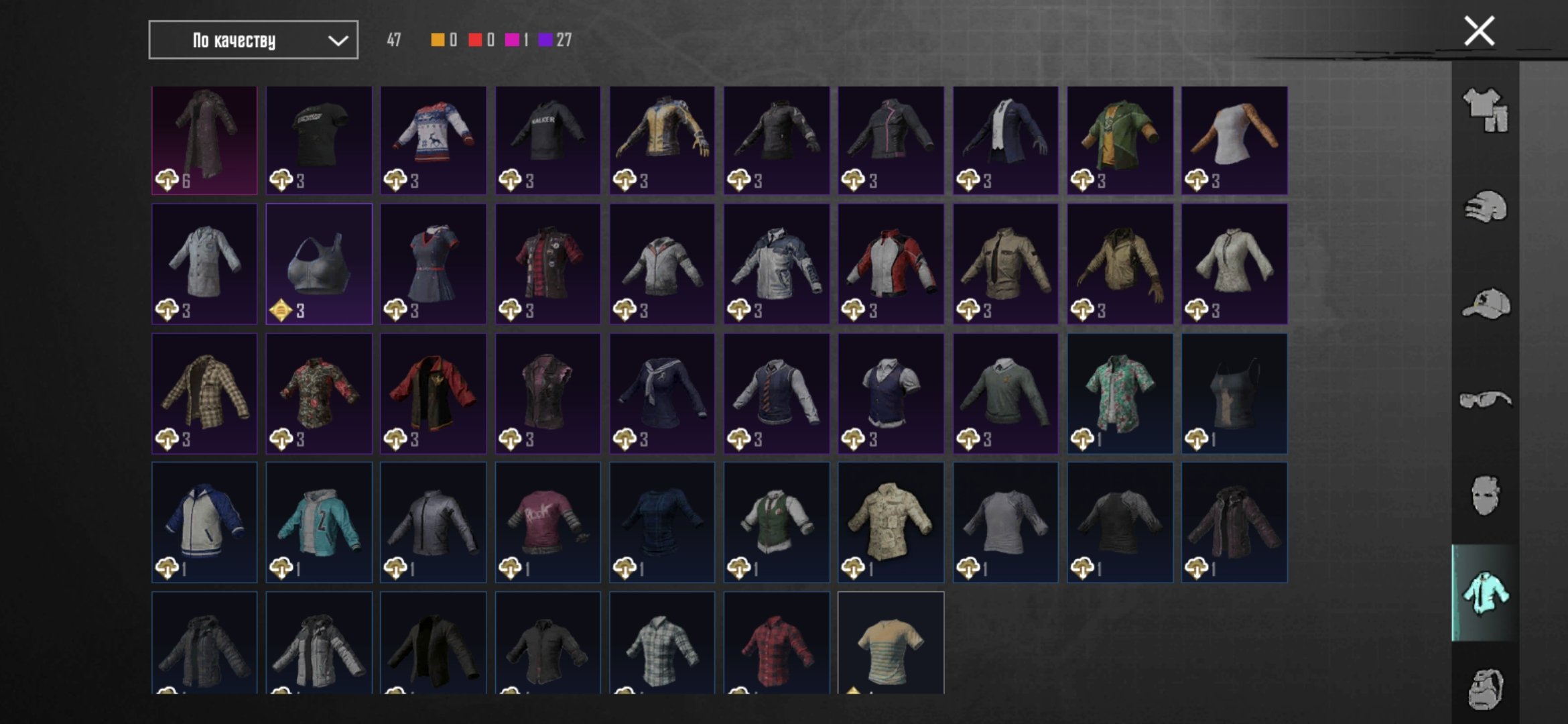Switch to the face mask category
The height and width of the screenshot is (724, 1568).
1485,496
